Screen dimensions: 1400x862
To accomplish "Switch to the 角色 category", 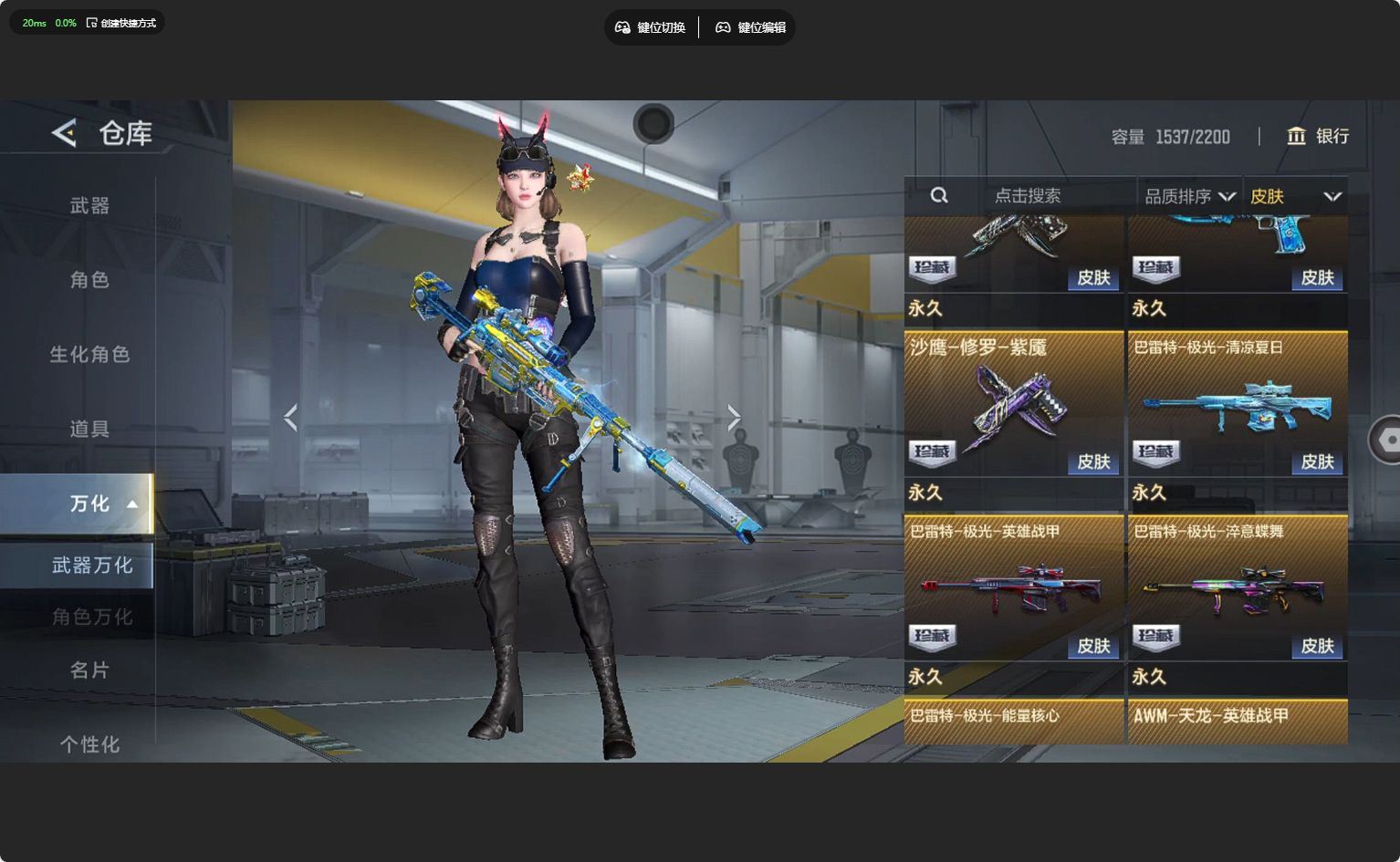I will [89, 280].
